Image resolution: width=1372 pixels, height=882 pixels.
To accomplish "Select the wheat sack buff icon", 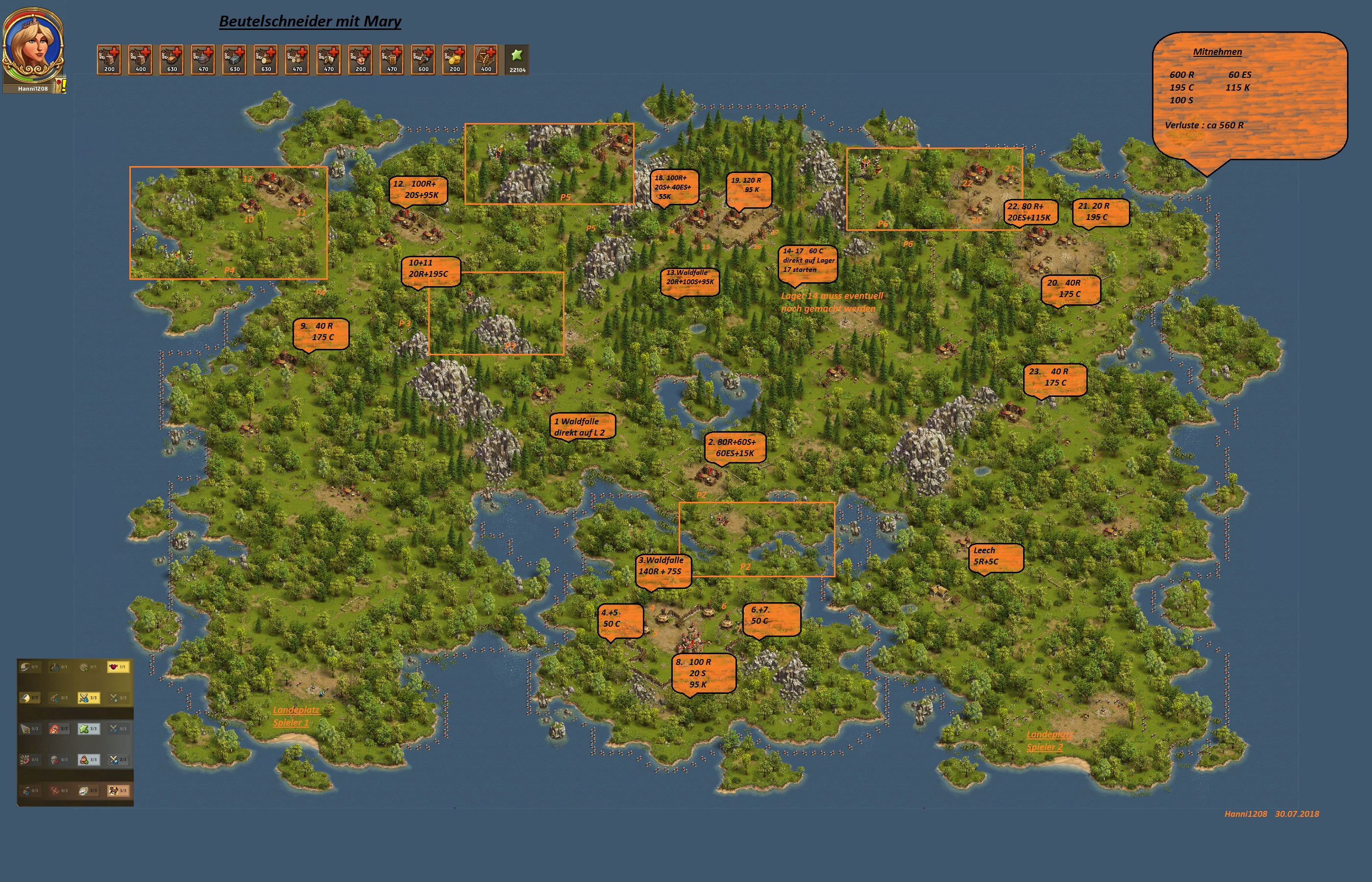I will tap(486, 60).
